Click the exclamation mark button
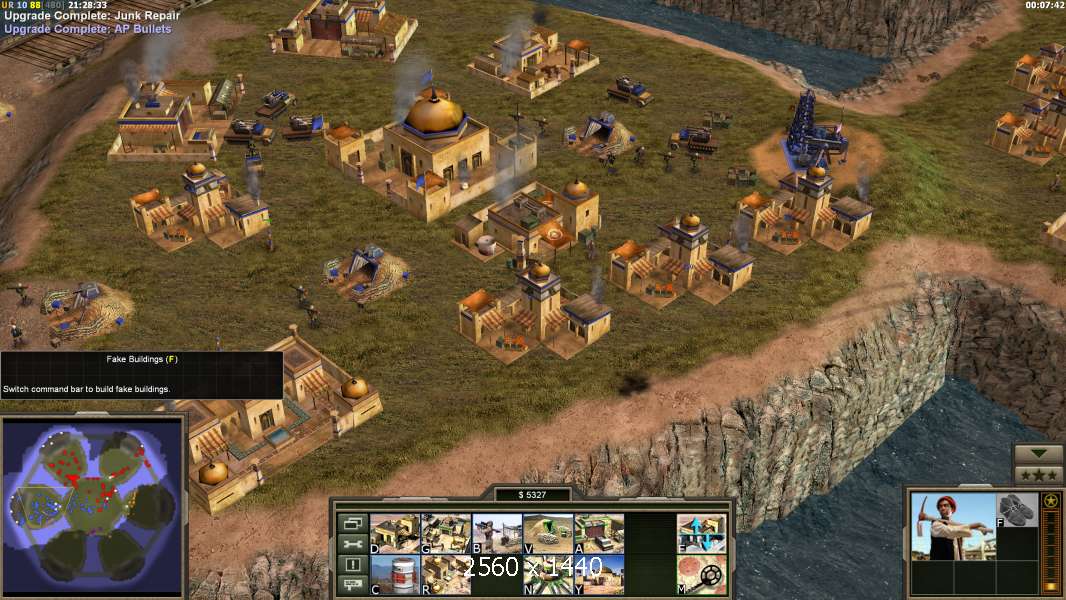 tap(351, 565)
